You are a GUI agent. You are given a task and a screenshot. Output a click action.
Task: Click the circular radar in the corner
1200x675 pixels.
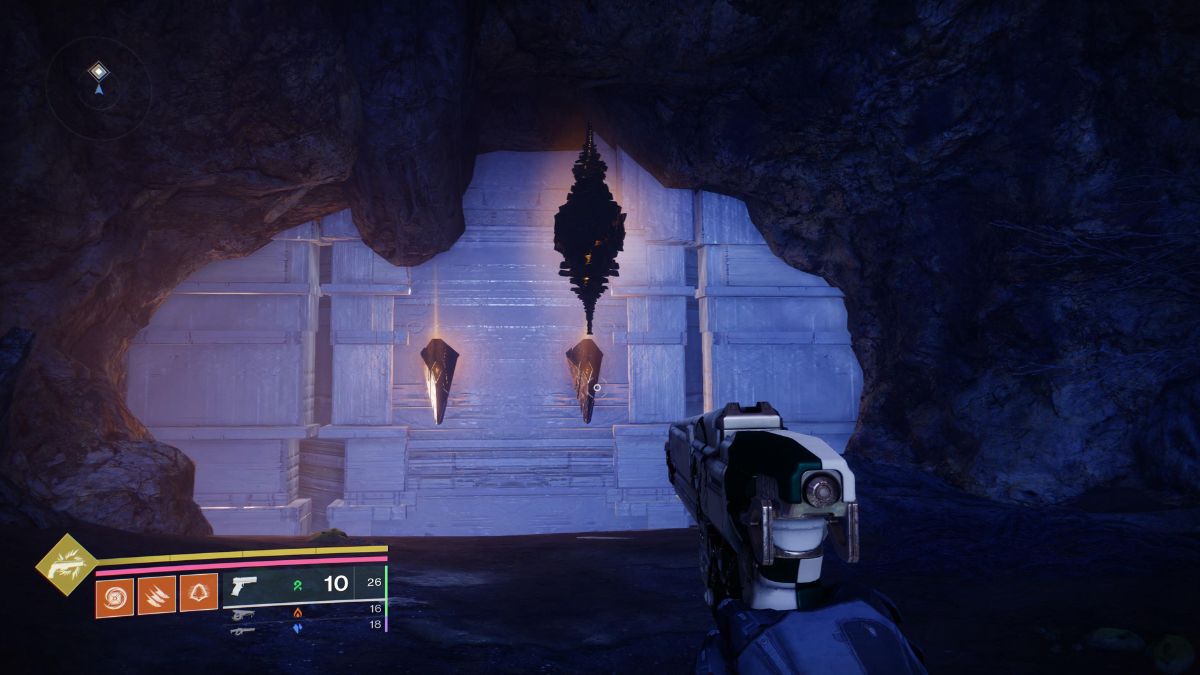[x=98, y=90]
